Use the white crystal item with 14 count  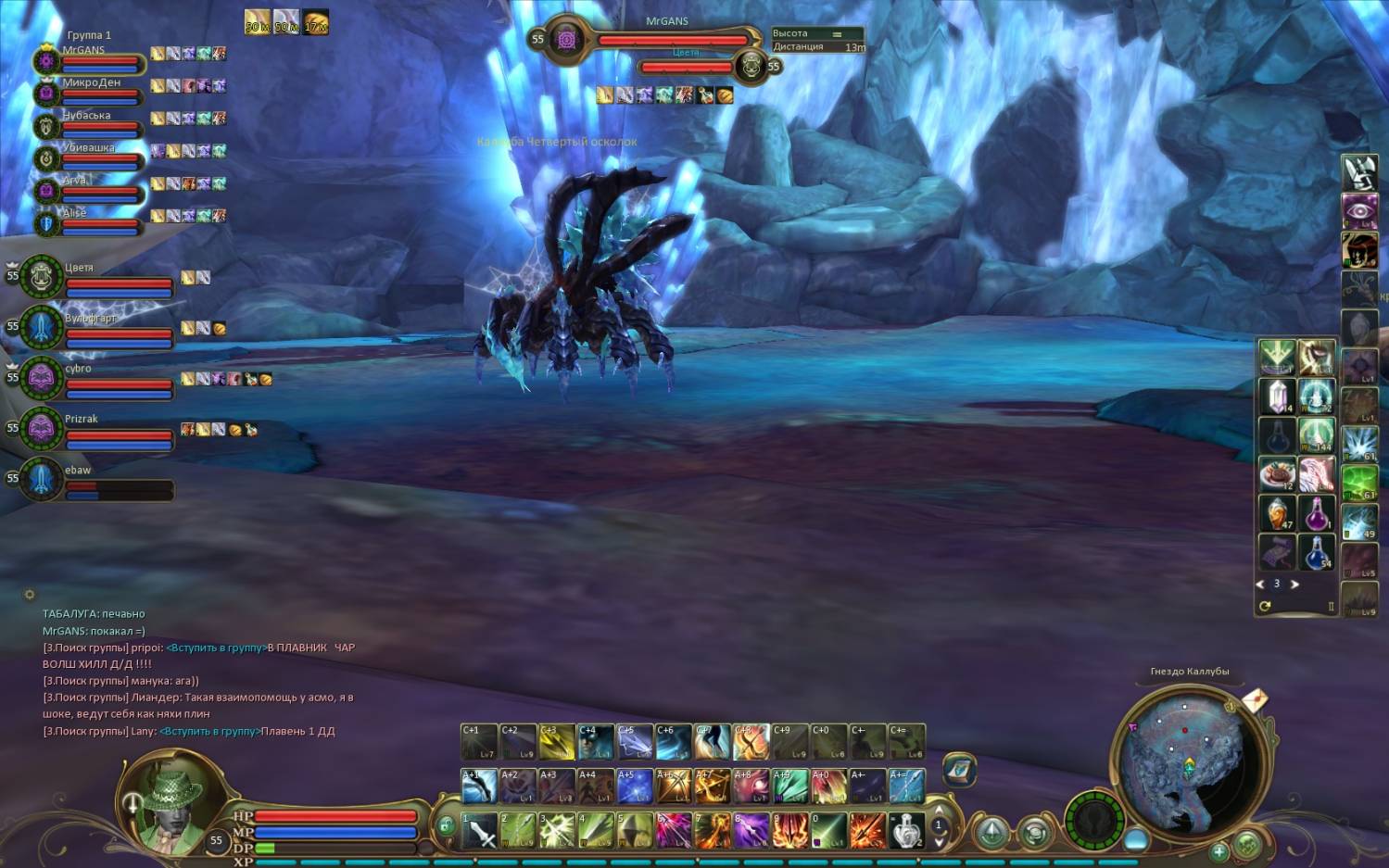click(1277, 396)
